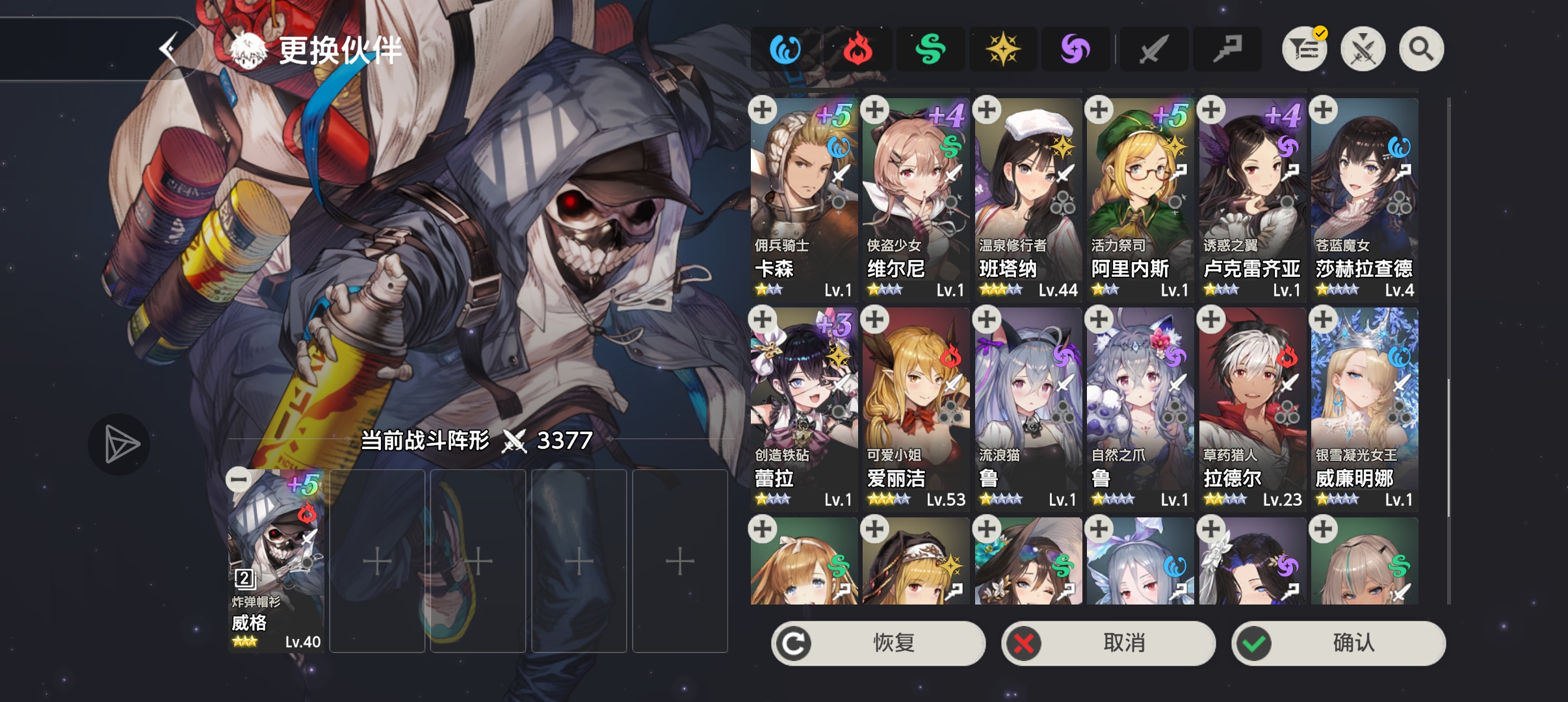Click the plus icon on 卡森's card
The width and height of the screenshot is (1568, 702).
coord(762,110)
